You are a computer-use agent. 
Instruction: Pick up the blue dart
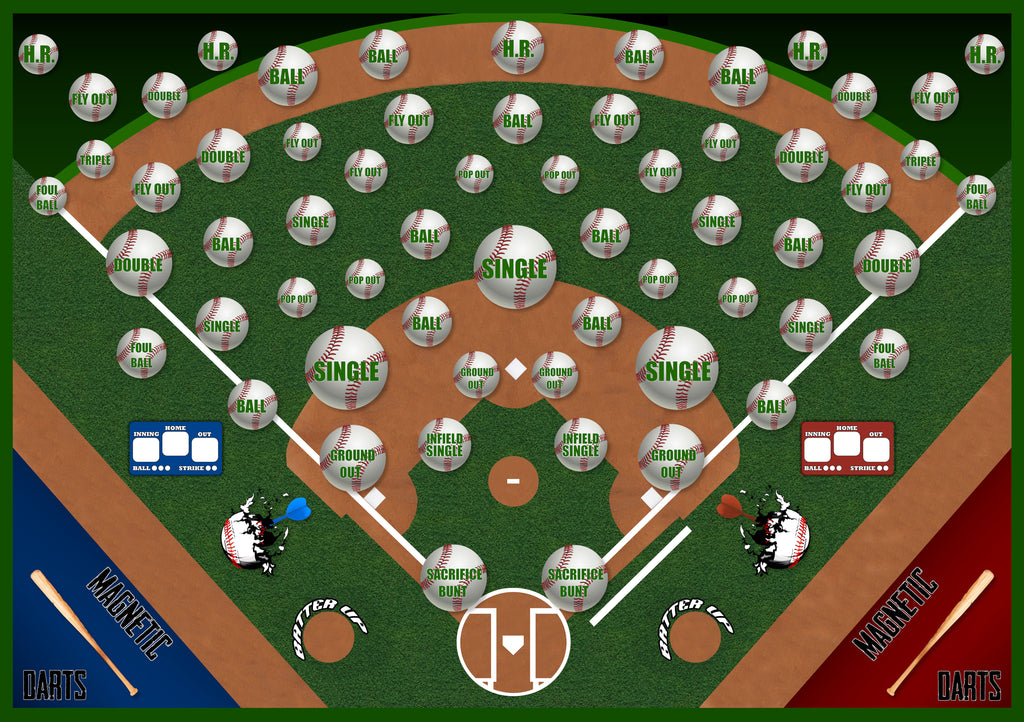[x=292, y=513]
